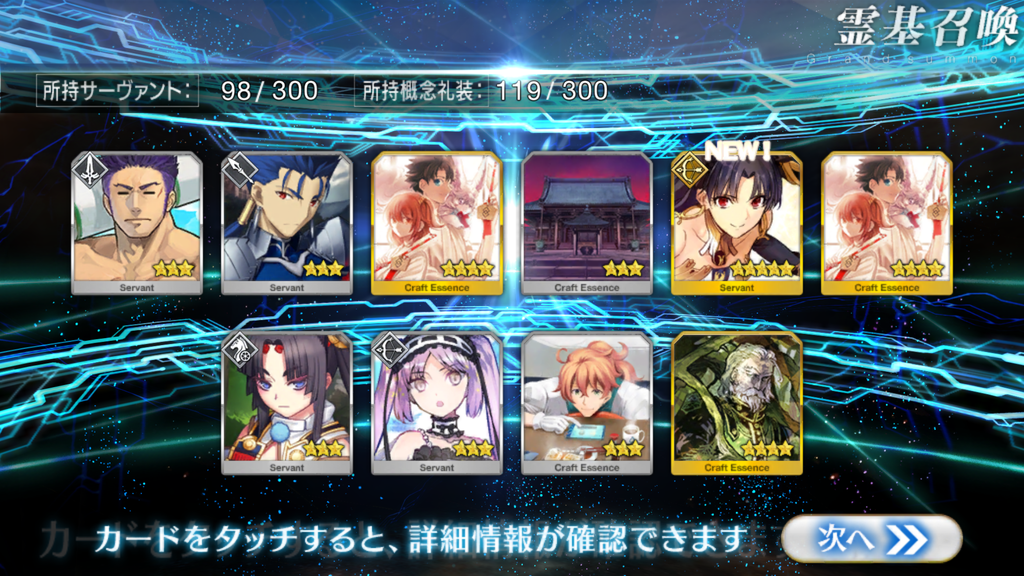This screenshot has height=576, width=1024.
Task: View the purple-haired shirtless man servant card
Action: click(x=136, y=223)
